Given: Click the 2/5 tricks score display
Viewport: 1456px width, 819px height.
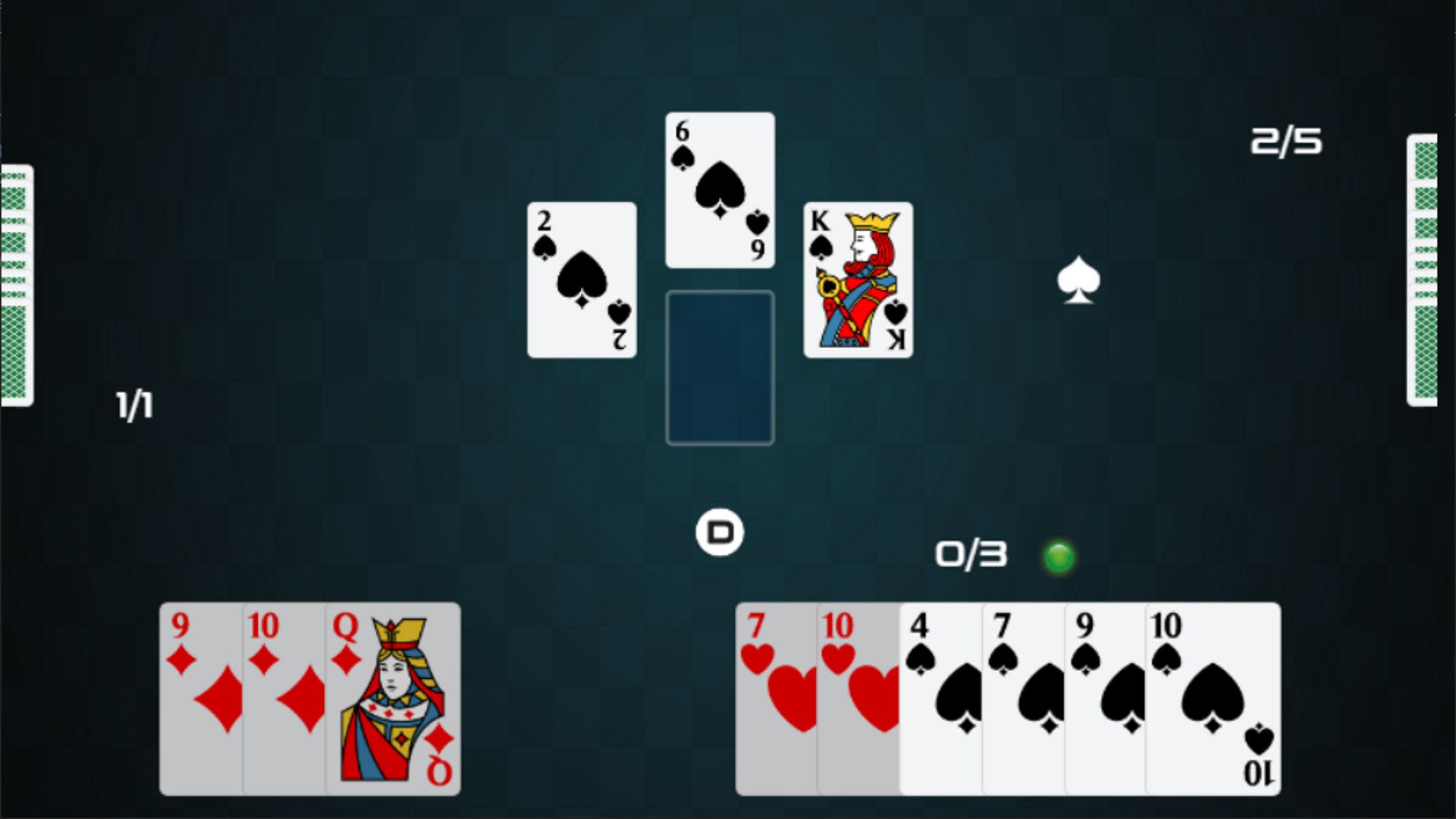Looking at the screenshot, I should tap(1287, 140).
